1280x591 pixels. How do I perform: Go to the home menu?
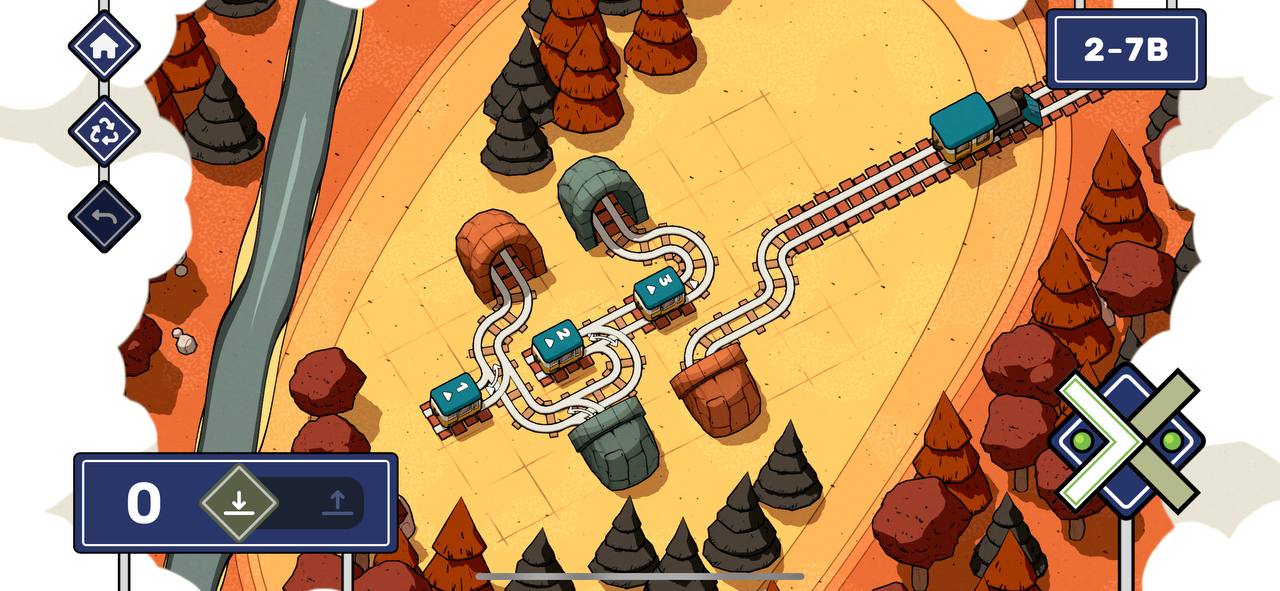click(104, 46)
